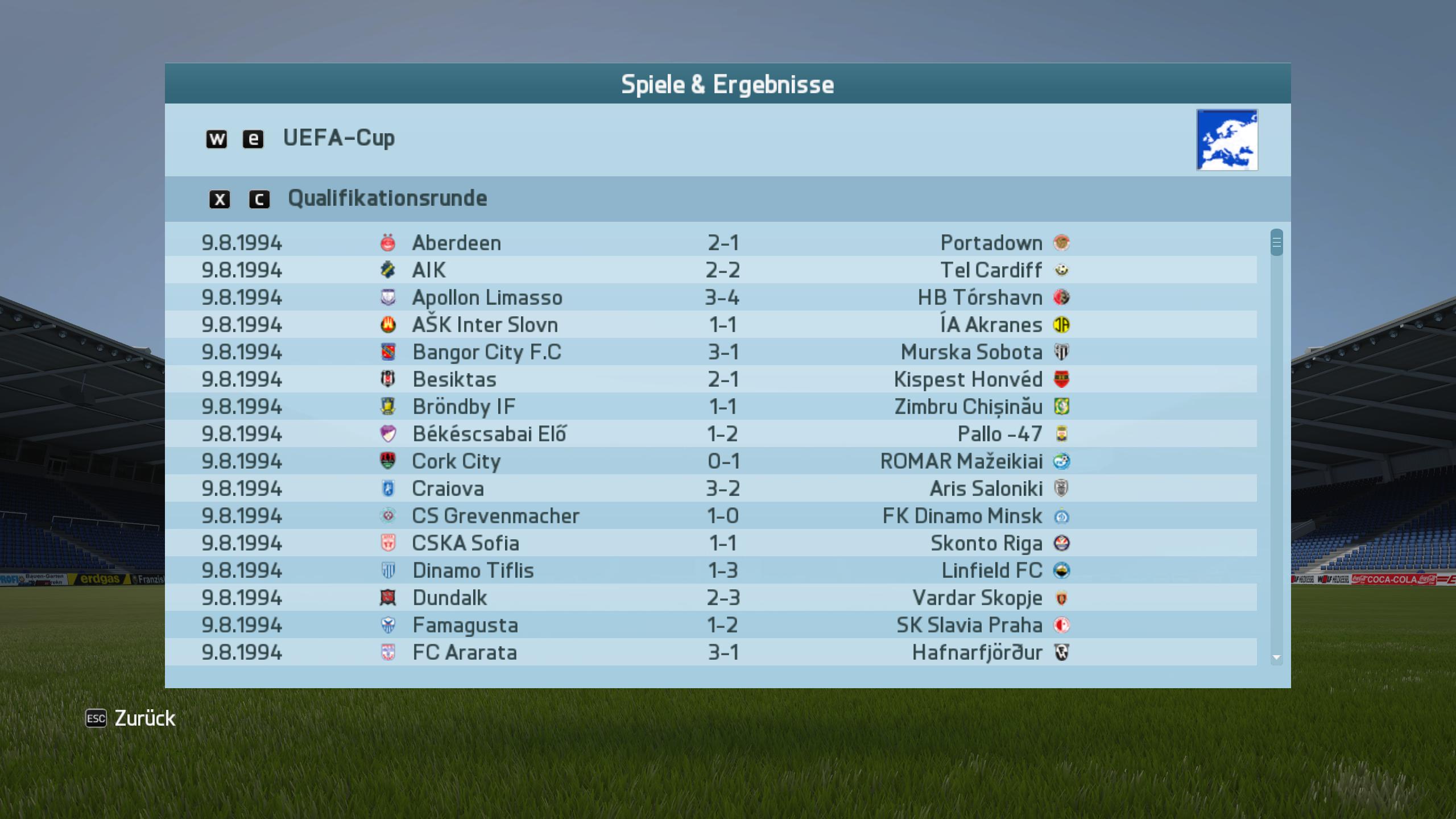The height and width of the screenshot is (819, 1456).
Task: Select Cork City vs ROMAR Mažeikiai fixture
Action: pyautogui.click(x=711, y=461)
